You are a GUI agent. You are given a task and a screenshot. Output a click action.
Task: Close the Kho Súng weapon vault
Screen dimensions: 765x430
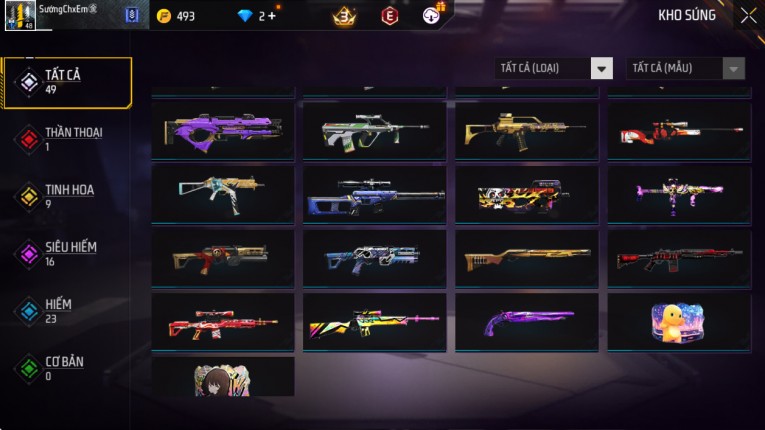(x=748, y=16)
